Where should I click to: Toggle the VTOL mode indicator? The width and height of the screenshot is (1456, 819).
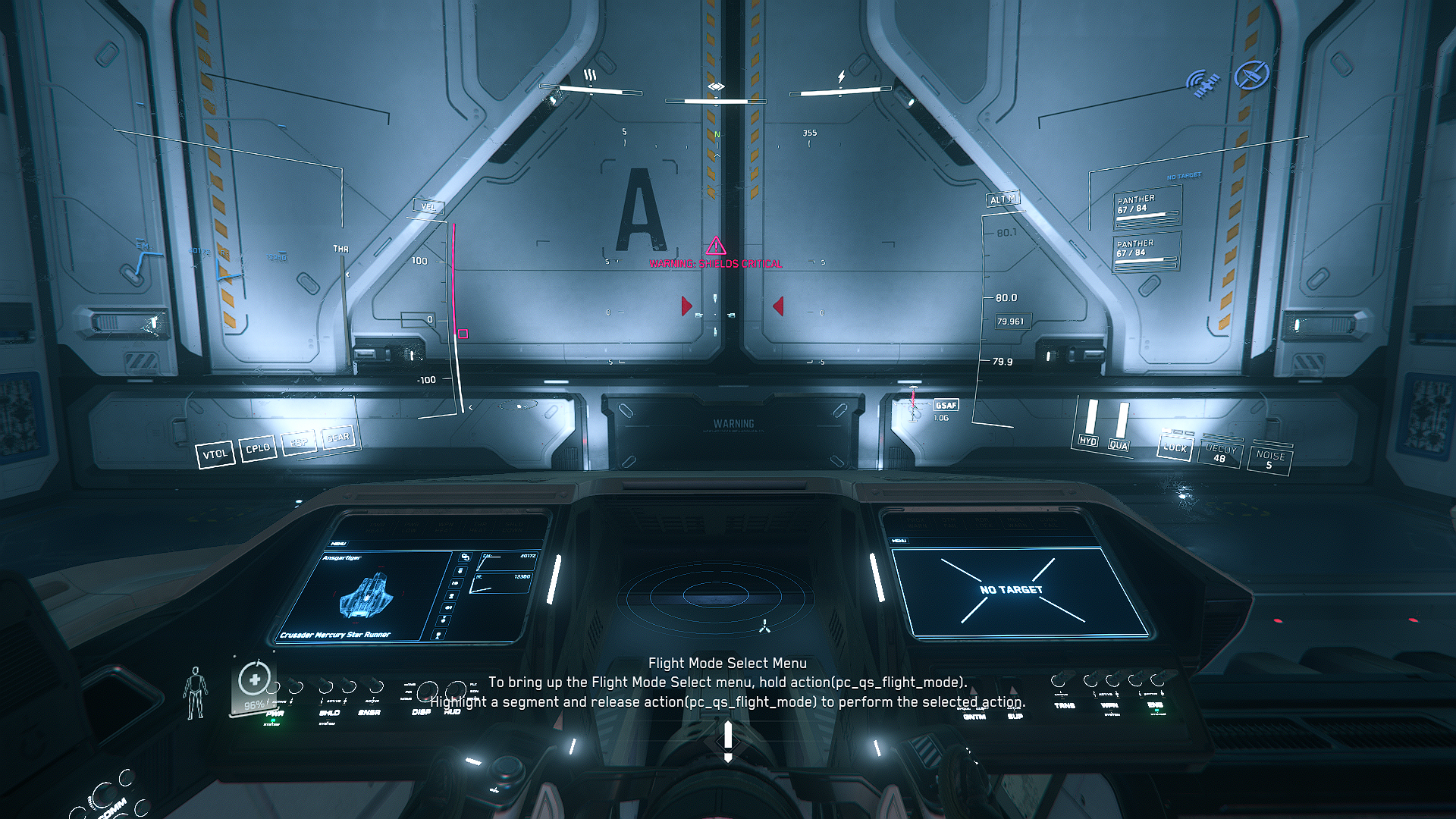coord(215,454)
